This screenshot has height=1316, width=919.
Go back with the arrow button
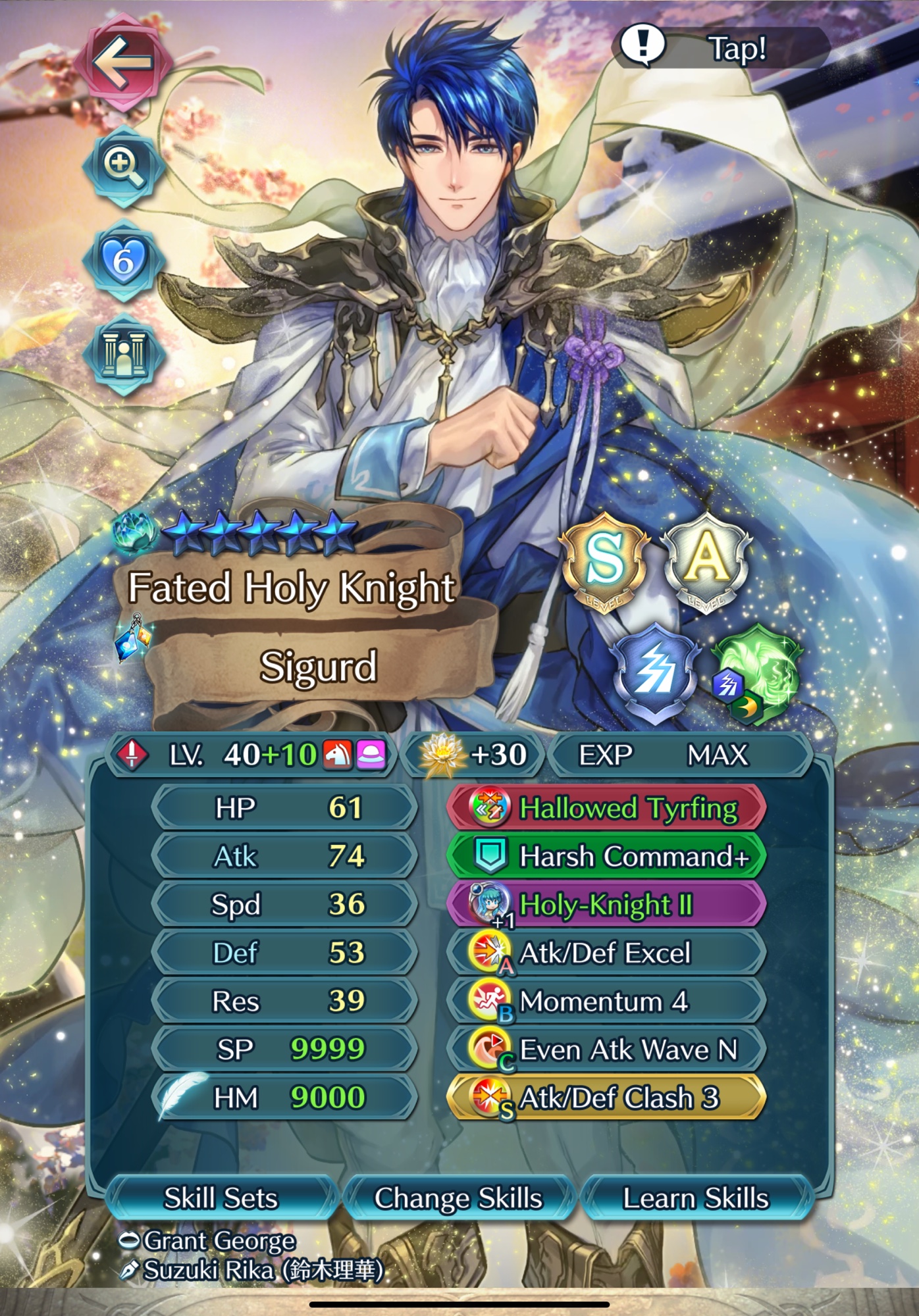(123, 63)
